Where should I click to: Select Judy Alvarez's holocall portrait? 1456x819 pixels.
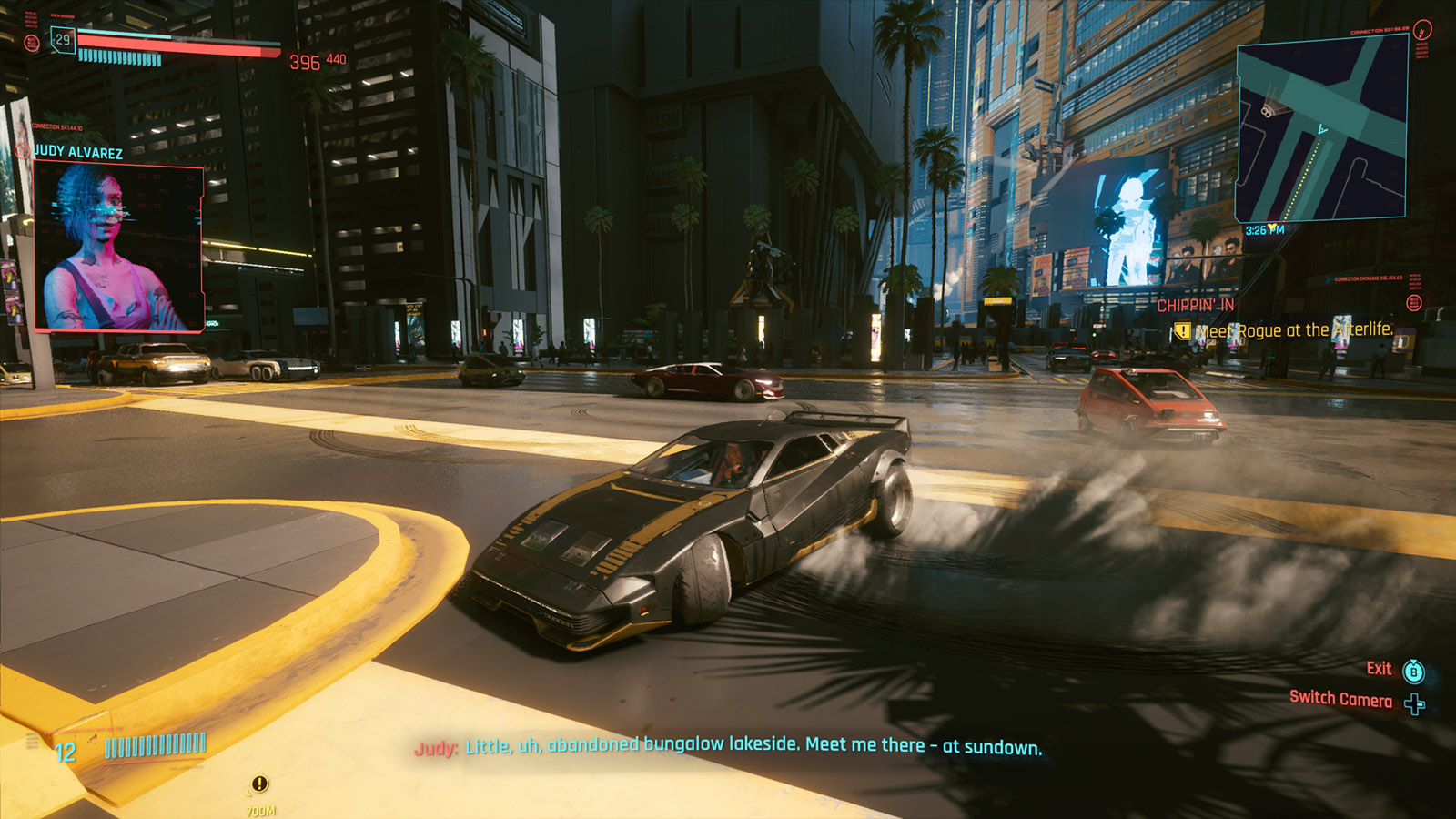point(118,247)
